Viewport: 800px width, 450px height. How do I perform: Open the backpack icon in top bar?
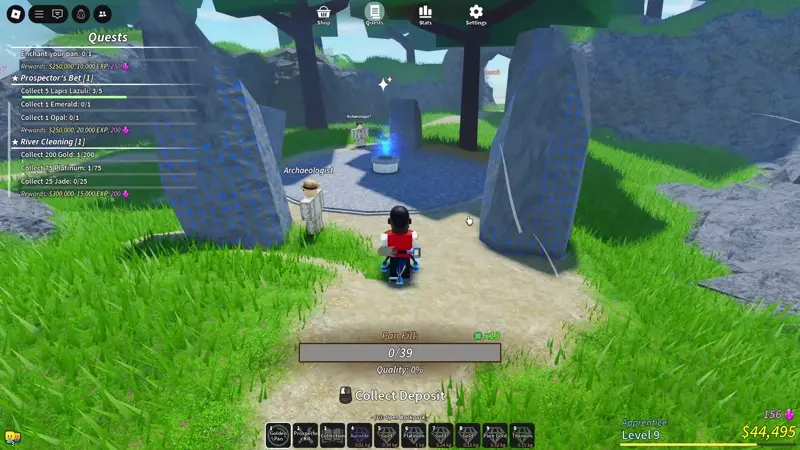coord(81,14)
